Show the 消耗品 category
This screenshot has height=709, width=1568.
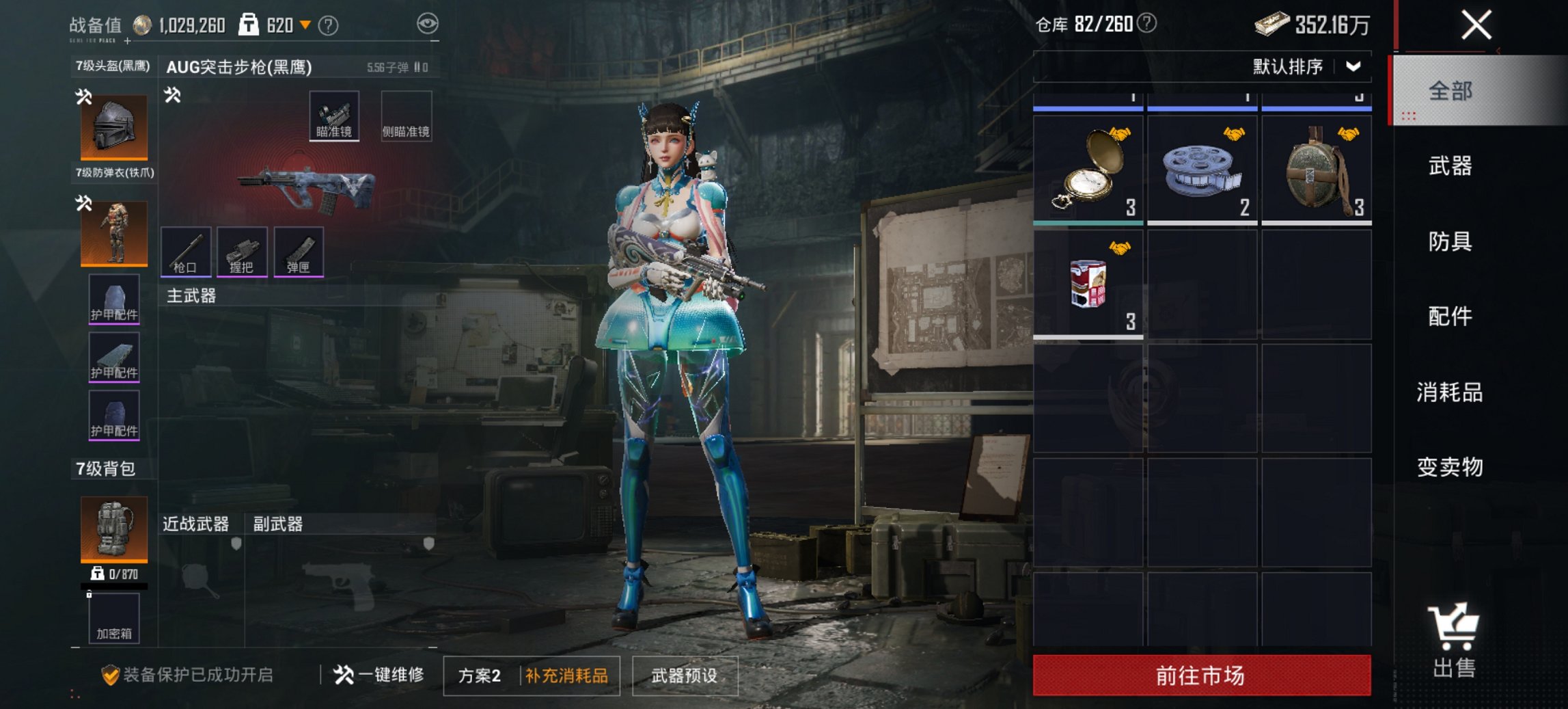(1450, 392)
